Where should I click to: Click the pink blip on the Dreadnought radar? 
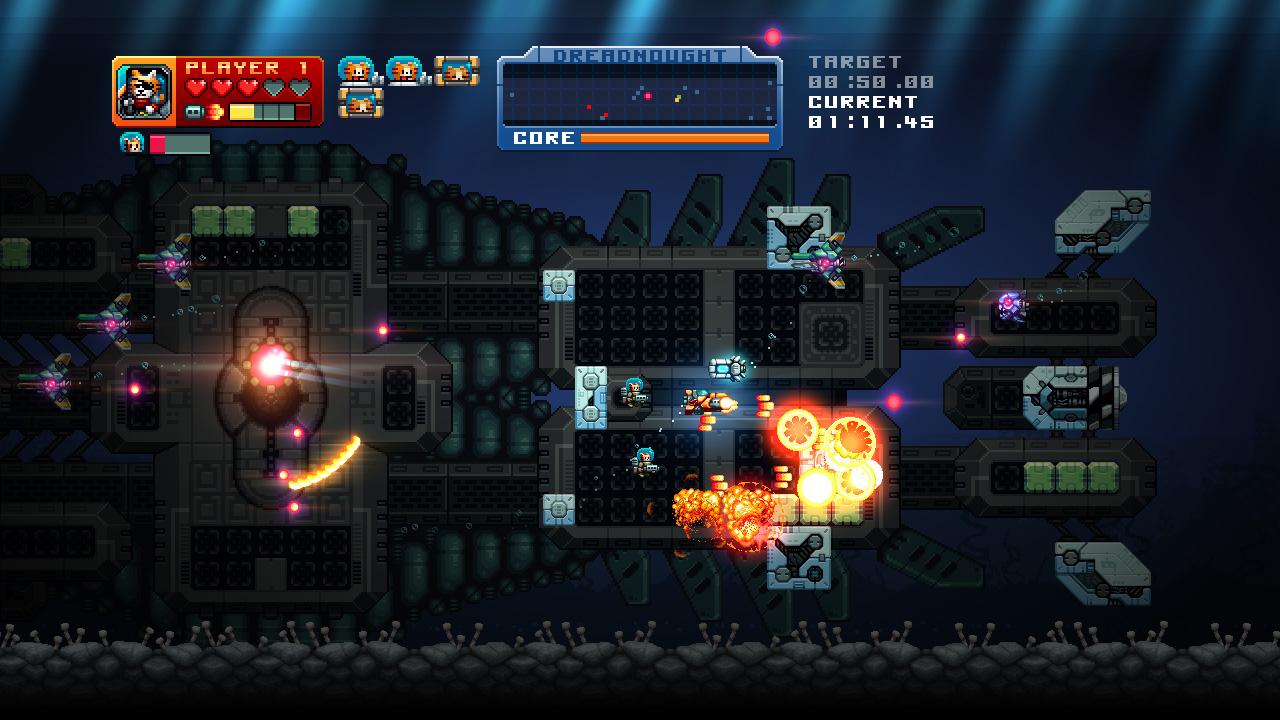point(648,96)
